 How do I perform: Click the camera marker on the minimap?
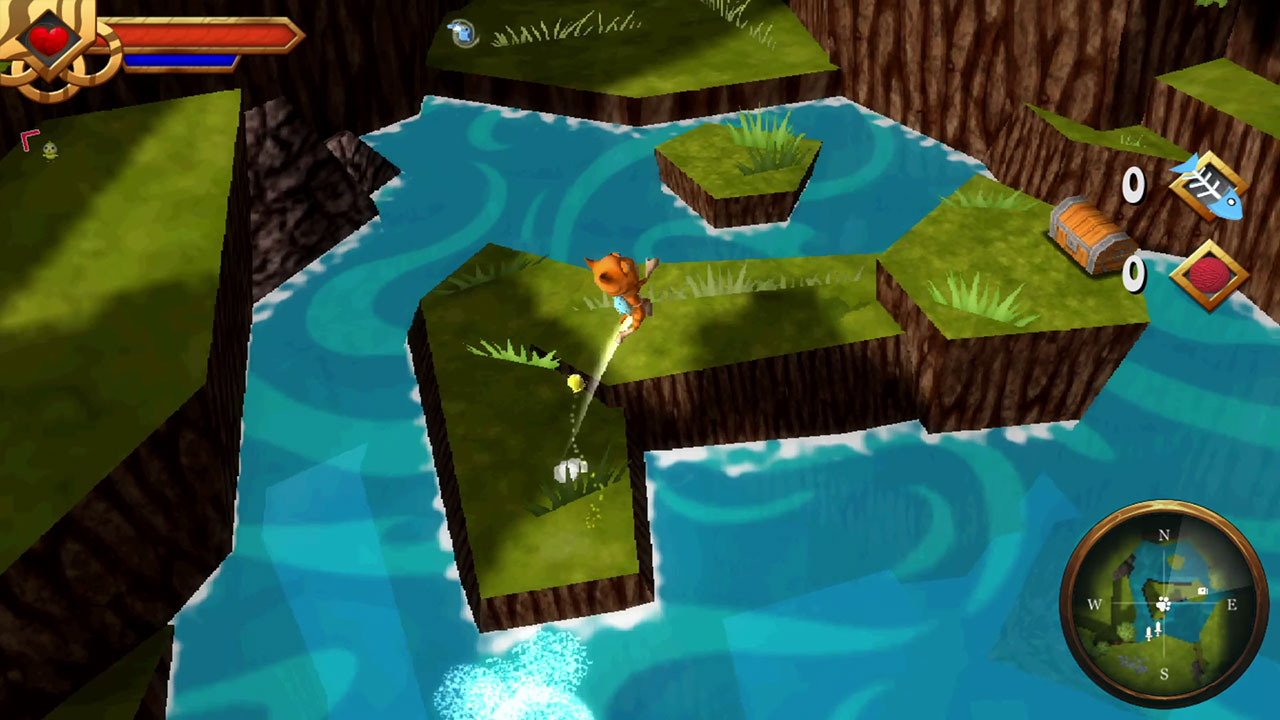coord(1202,591)
